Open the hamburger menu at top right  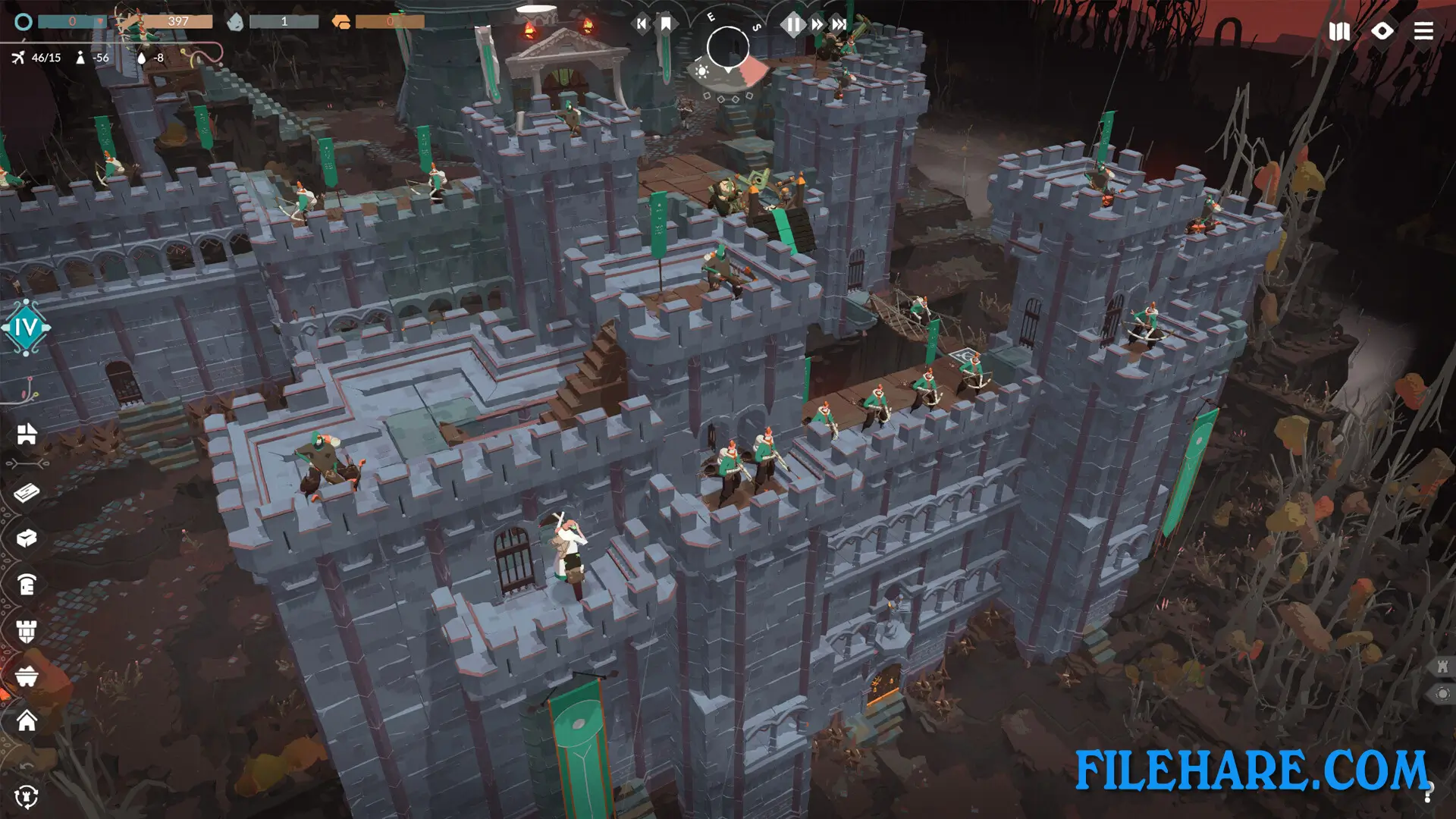pyautogui.click(x=1424, y=32)
